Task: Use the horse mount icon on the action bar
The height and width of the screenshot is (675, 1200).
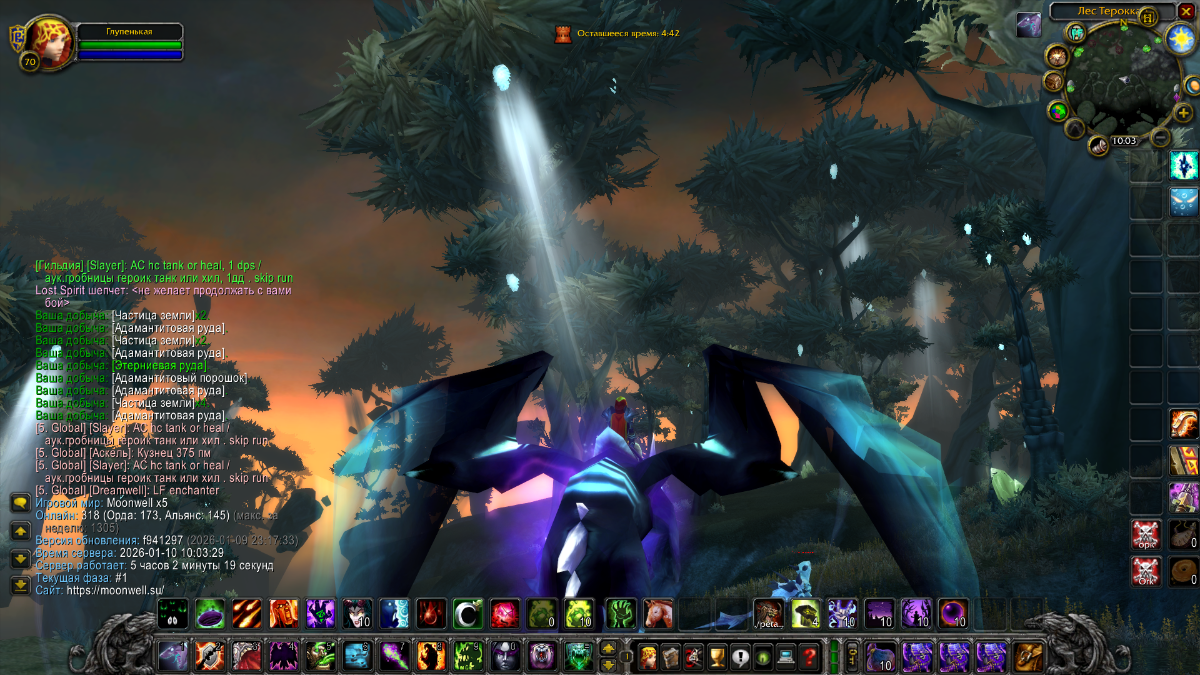Action: pos(657,613)
